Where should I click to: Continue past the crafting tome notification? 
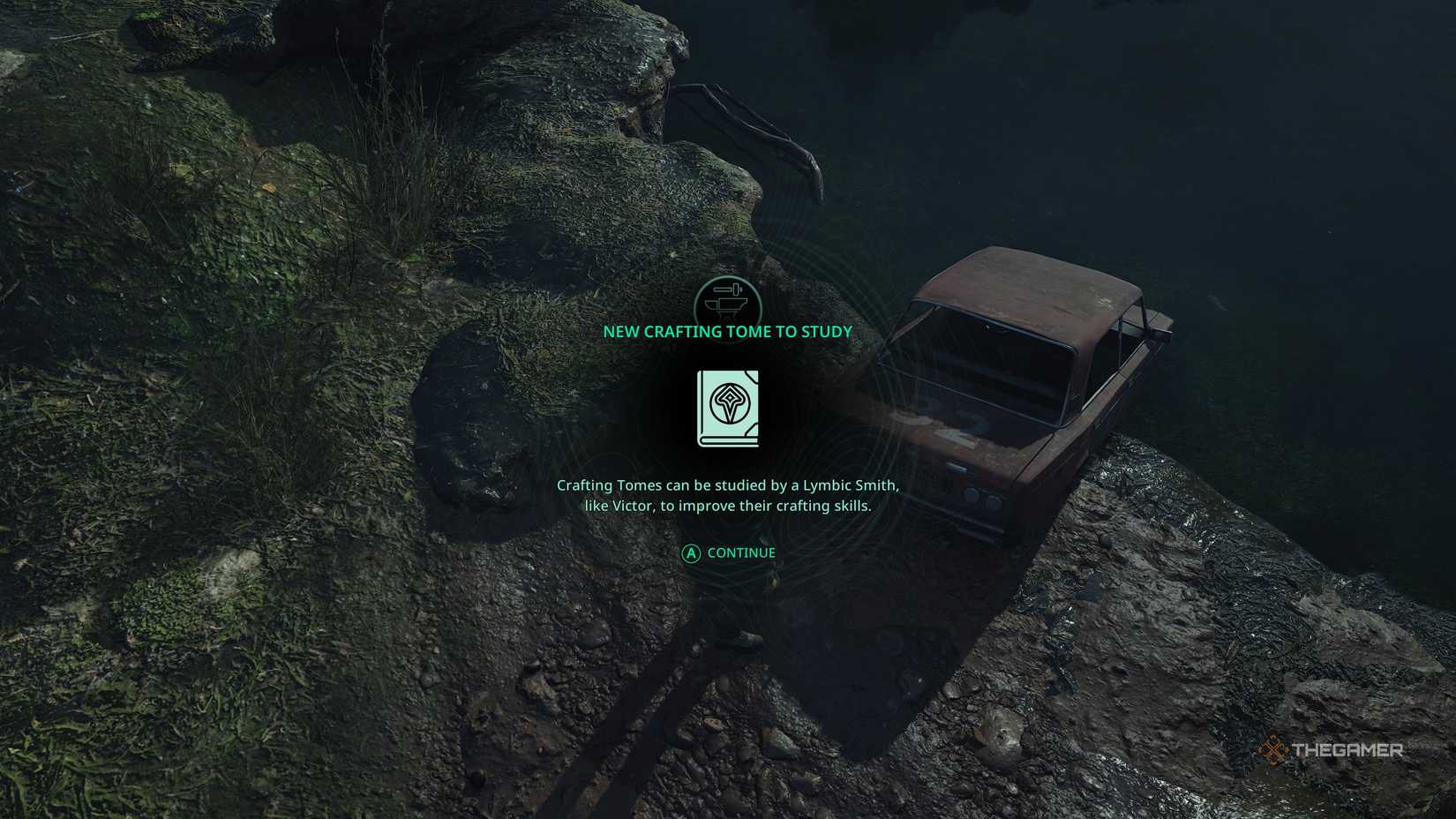click(x=729, y=553)
